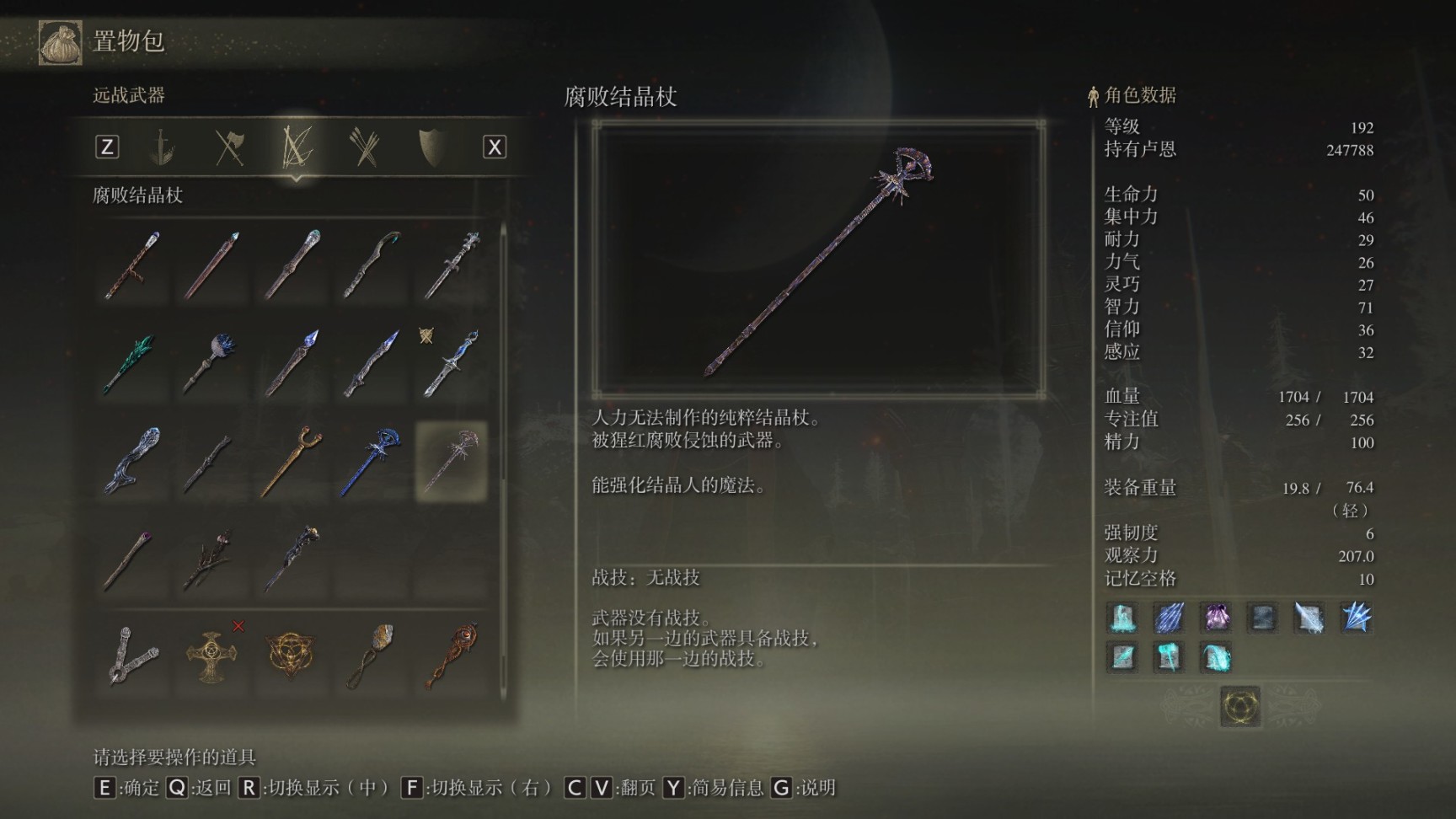The image size is (1456, 819).
Task: Pick the golden forked Gelmir staff
Action: (292, 460)
